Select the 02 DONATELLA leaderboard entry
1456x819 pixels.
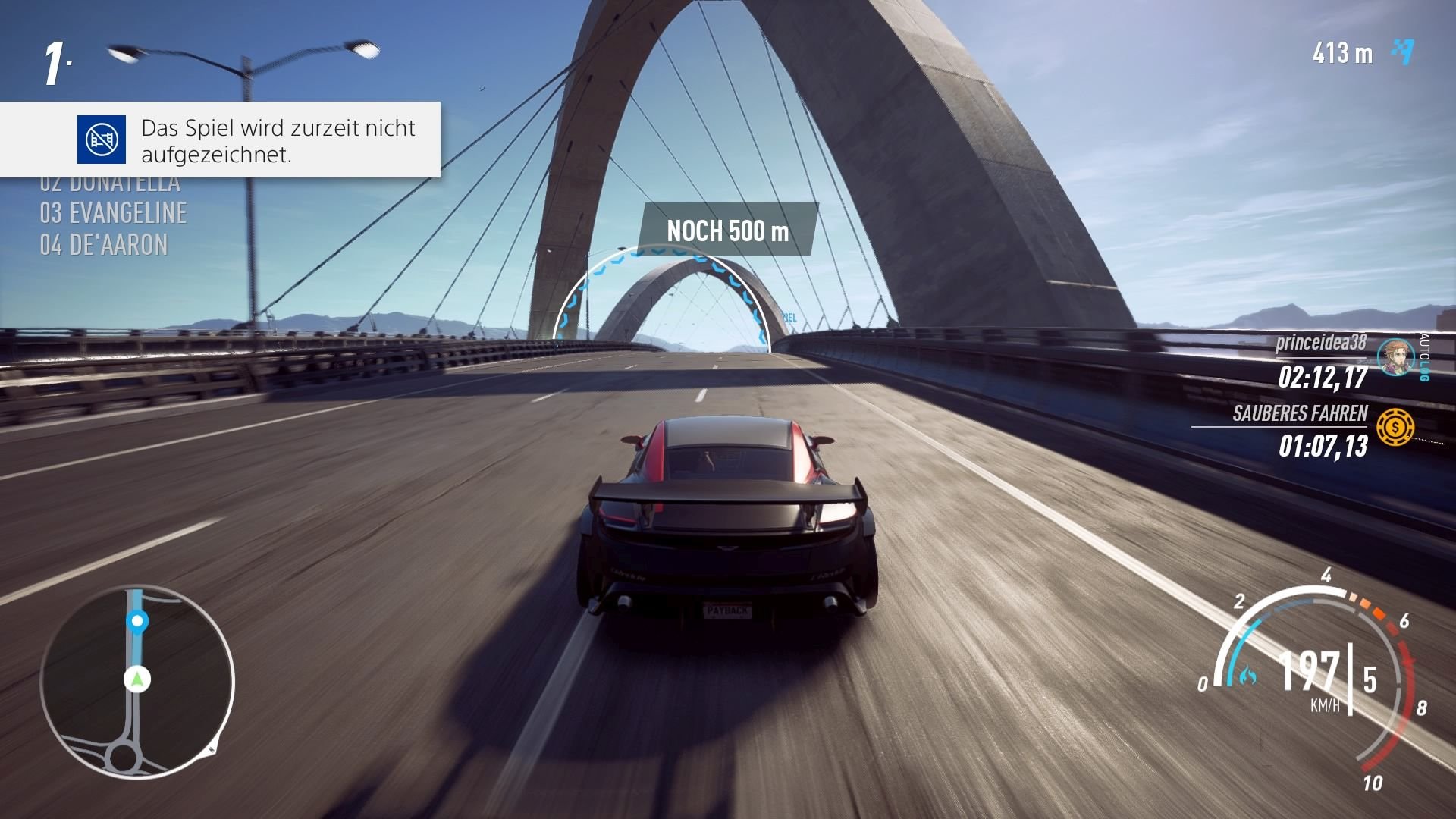(110, 182)
